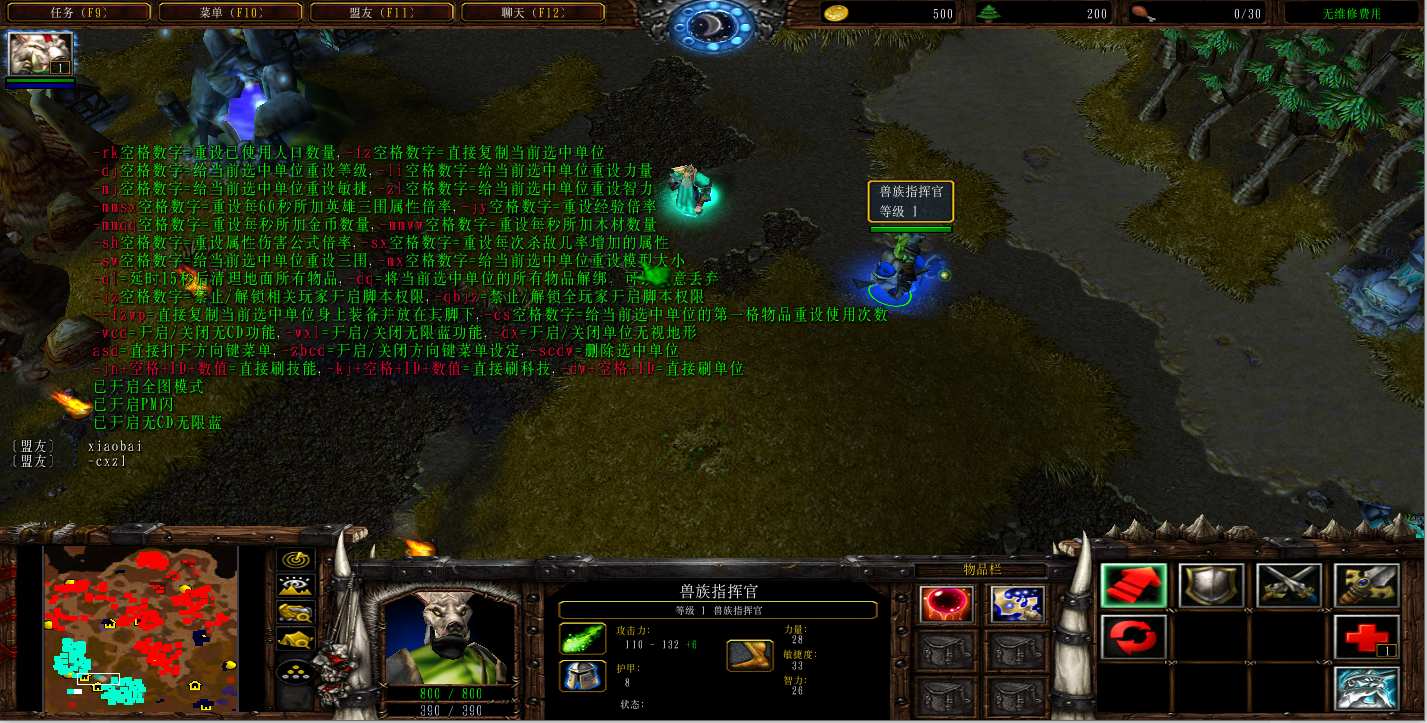1427x723 pixels.
Task: Click the minimap
Action: (141, 626)
